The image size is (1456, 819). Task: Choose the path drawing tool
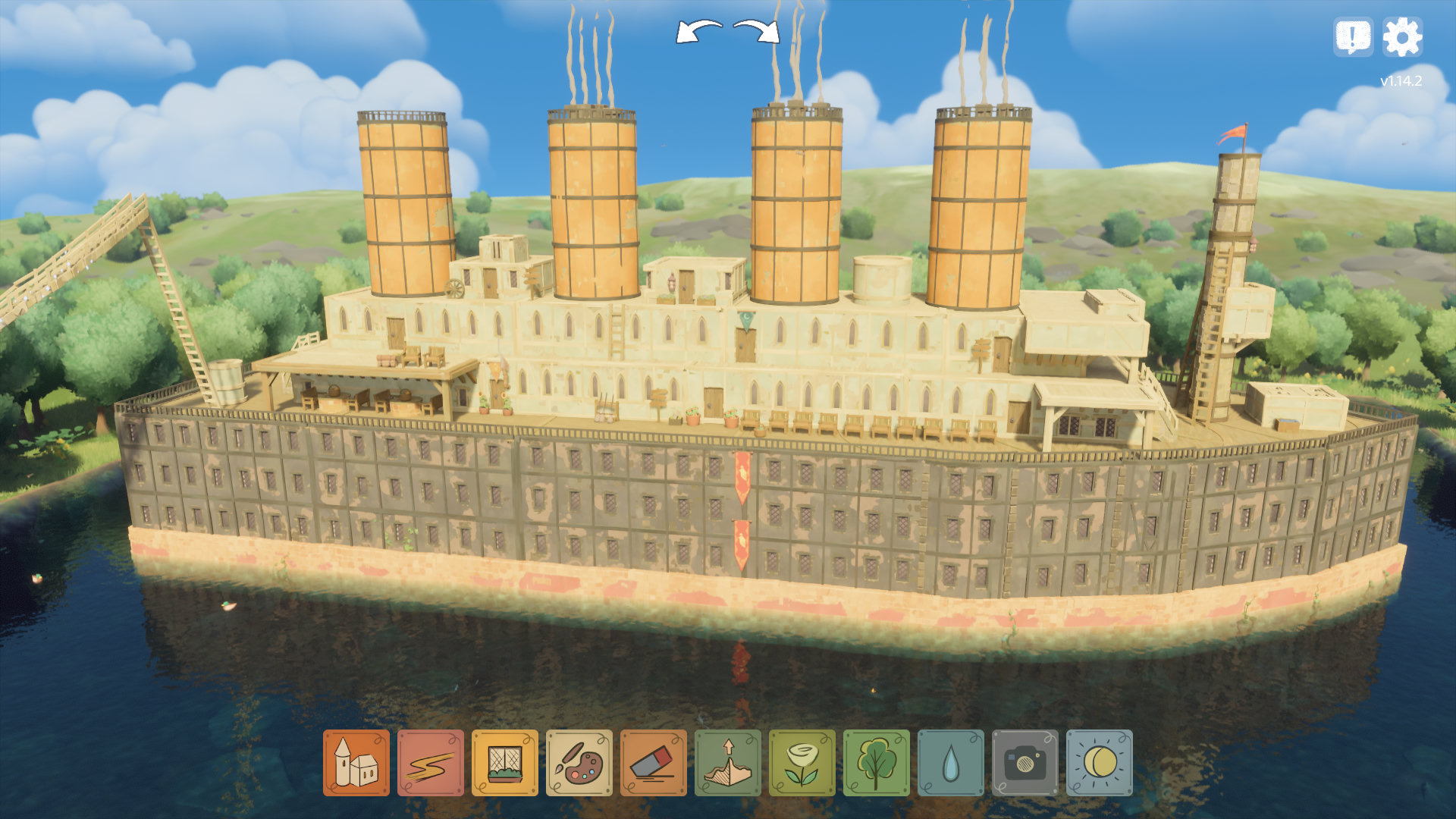431,763
